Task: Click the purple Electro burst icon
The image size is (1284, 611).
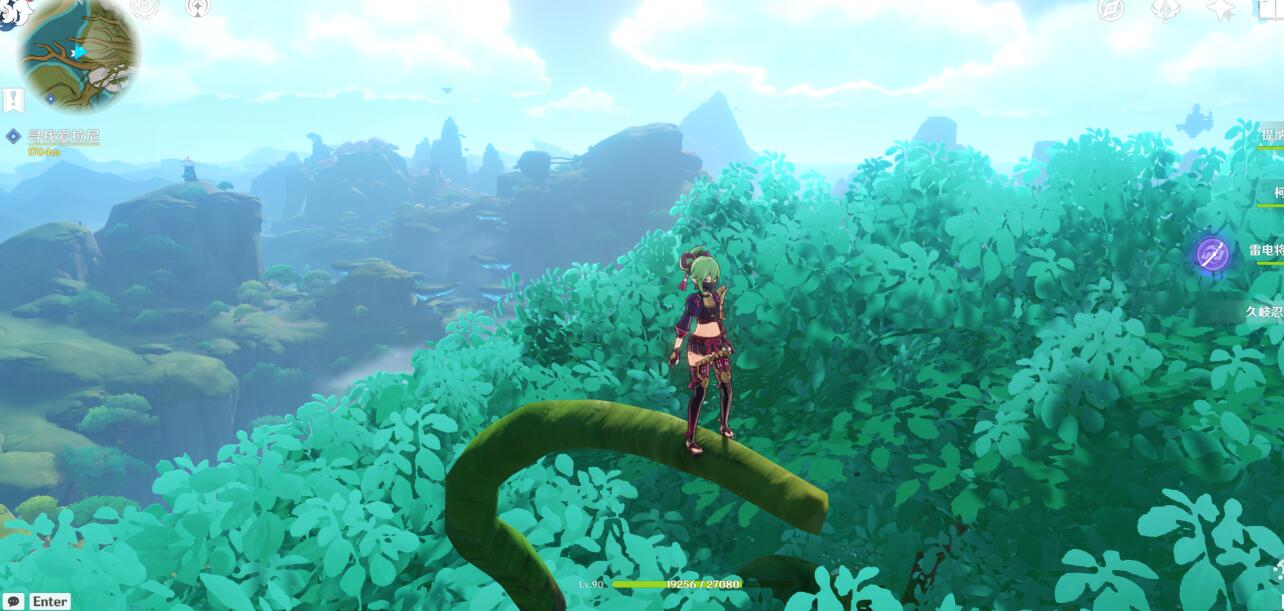Action: 1213,253
